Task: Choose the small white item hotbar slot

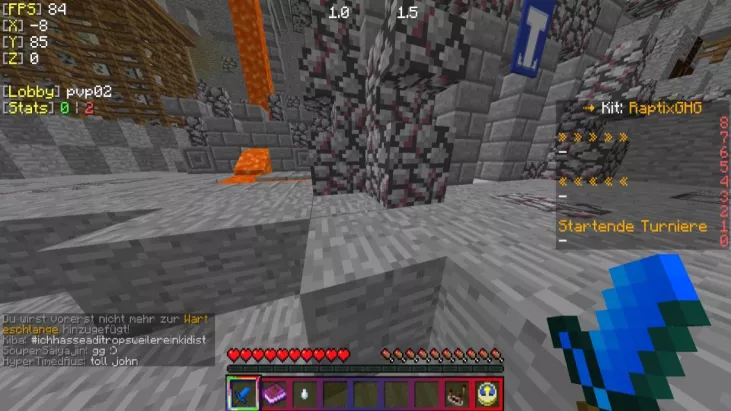Action: coord(305,393)
